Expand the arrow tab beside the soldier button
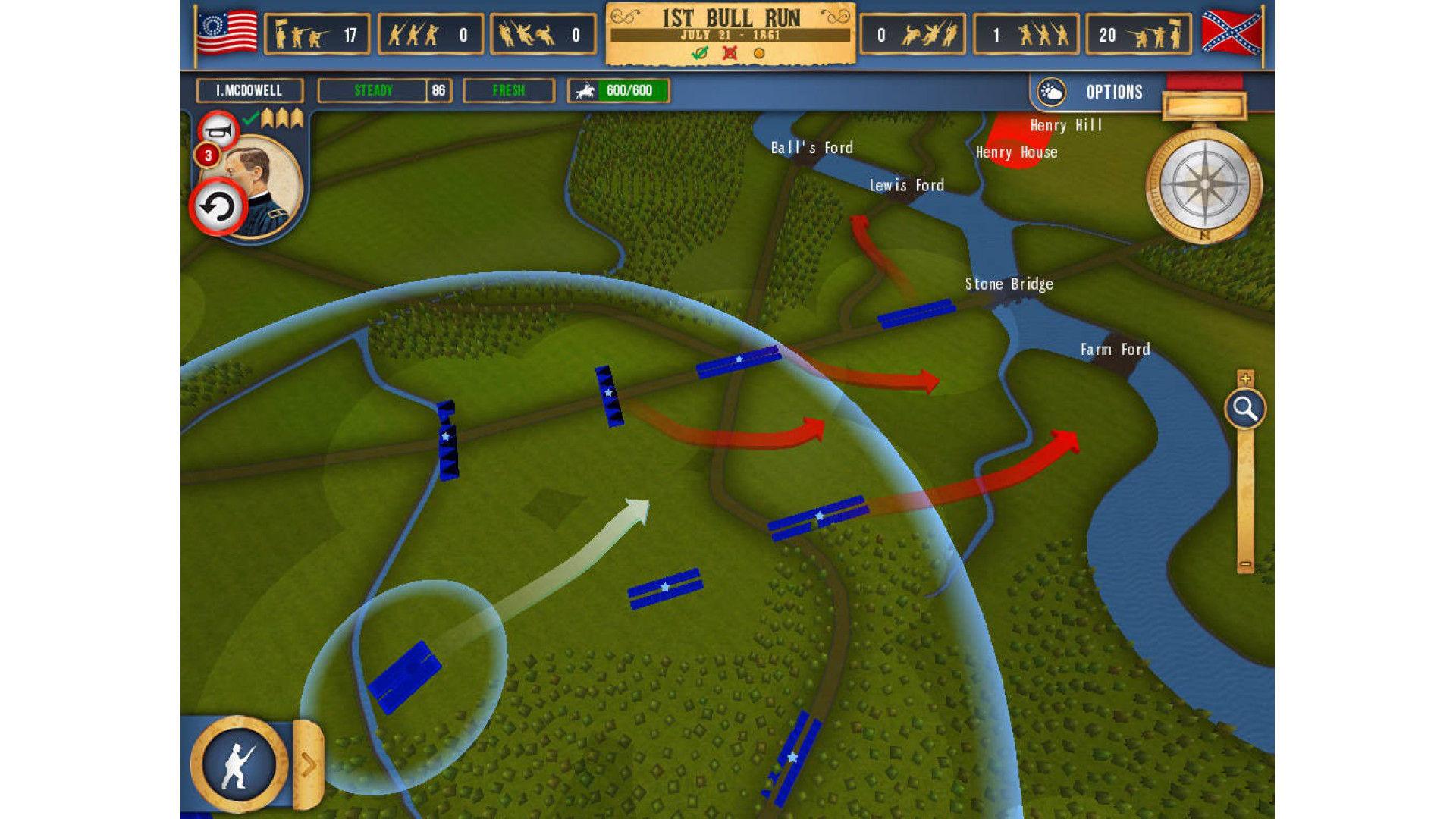Viewport: 1456px width, 819px height. tap(309, 764)
